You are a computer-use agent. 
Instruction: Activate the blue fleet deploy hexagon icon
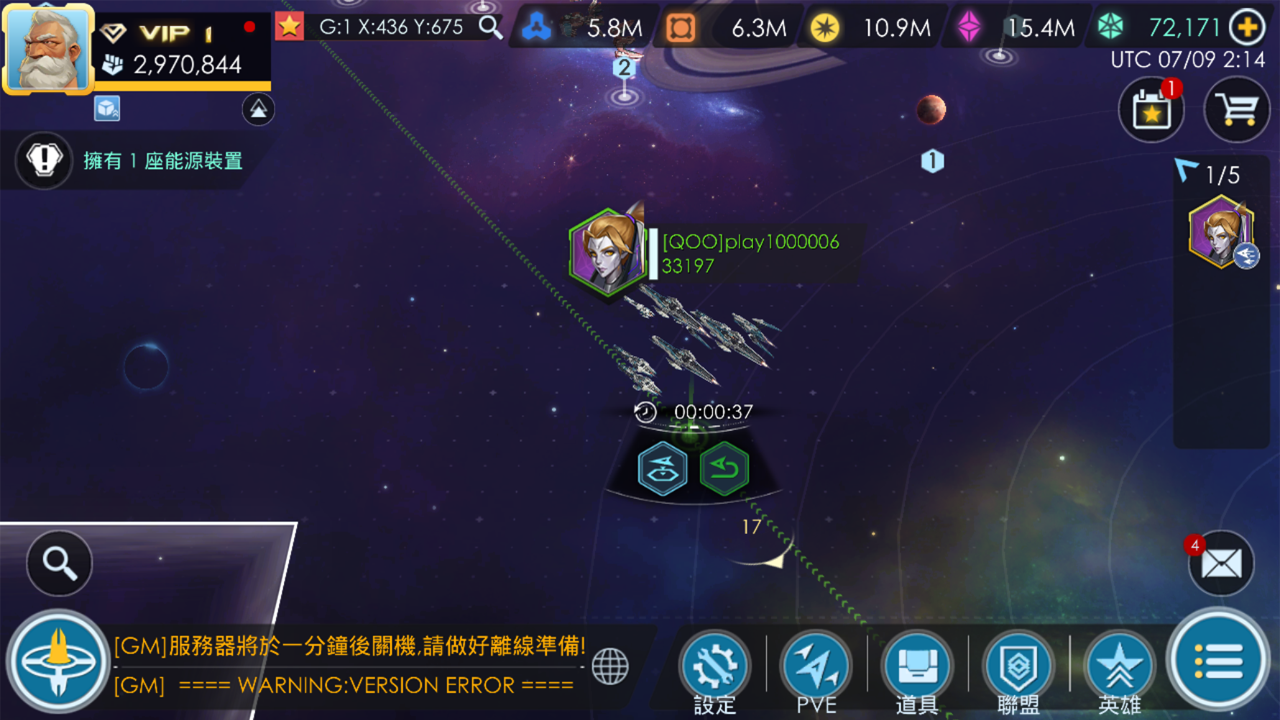coord(660,468)
